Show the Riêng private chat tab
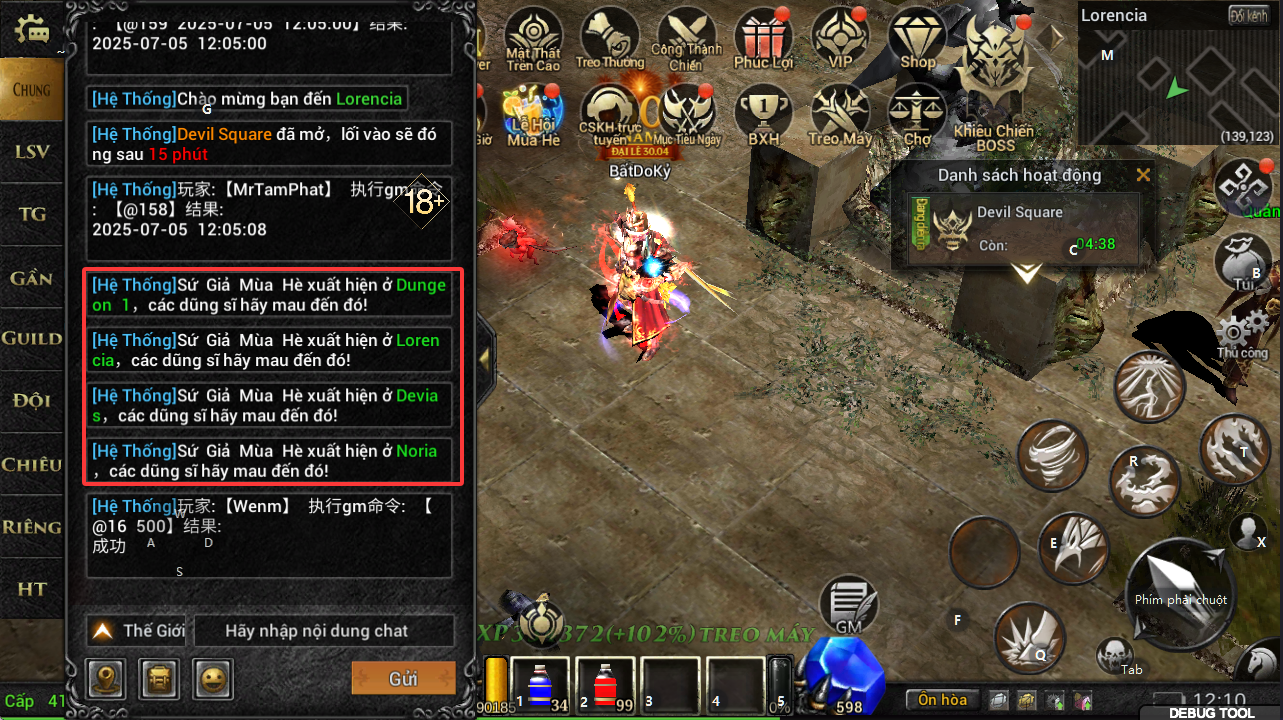The image size is (1283, 720). [32, 527]
